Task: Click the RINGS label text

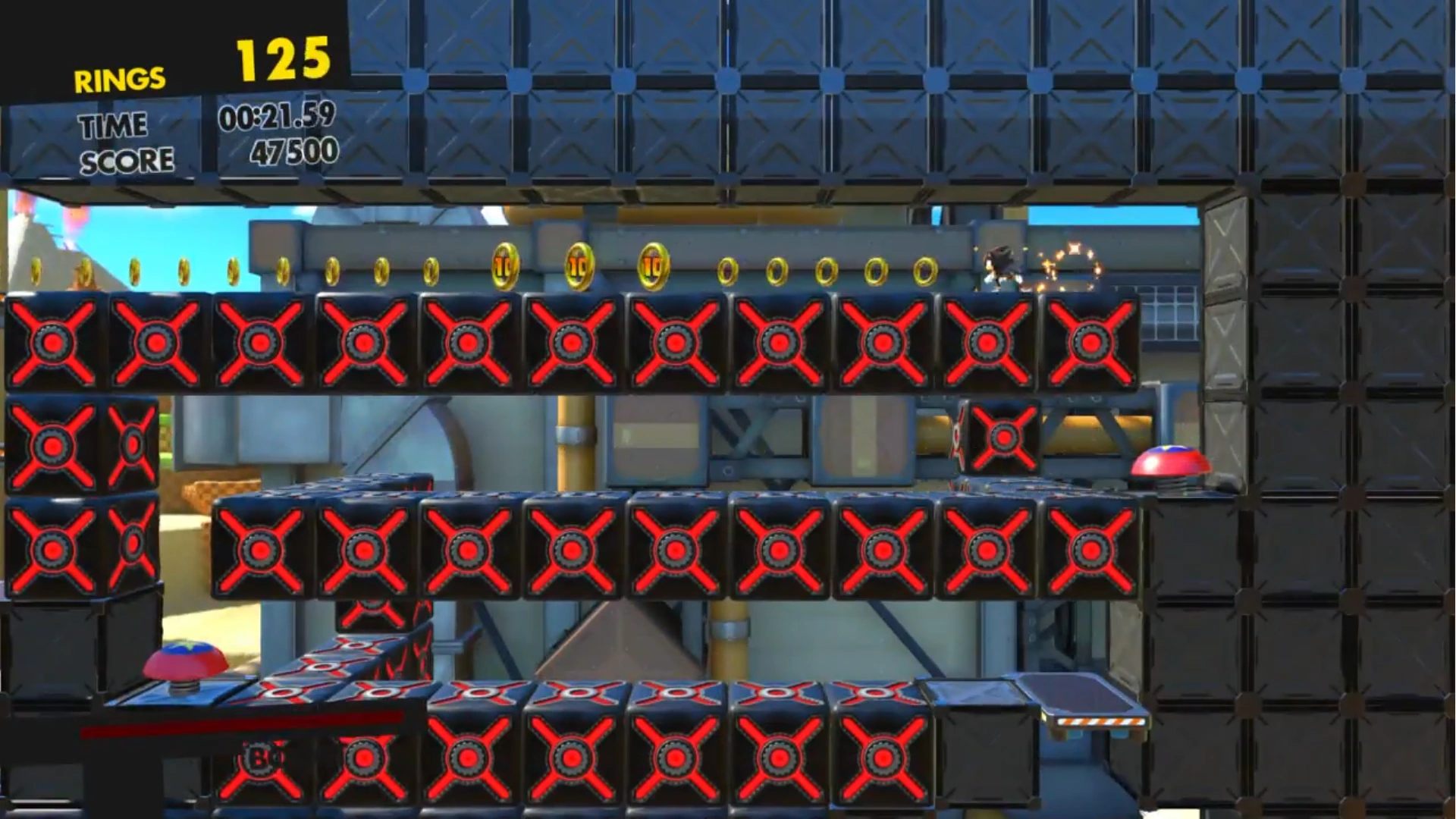Action: pos(120,78)
